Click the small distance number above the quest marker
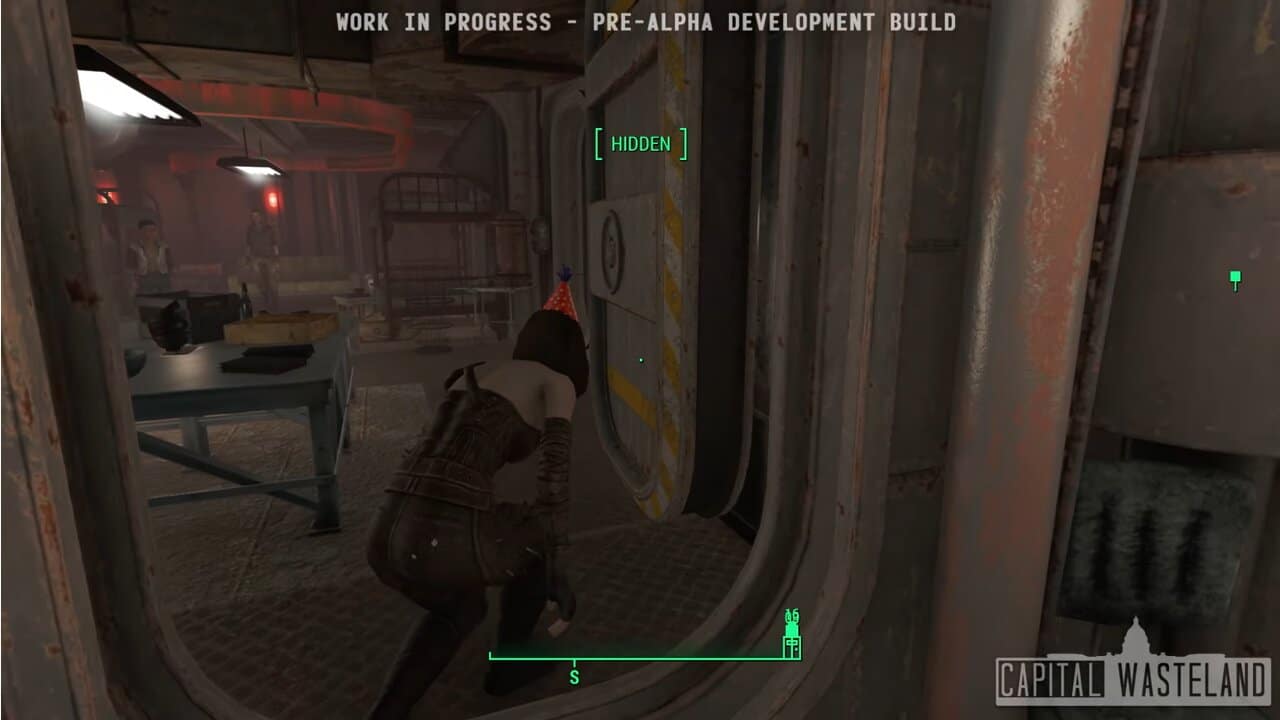 793,615
